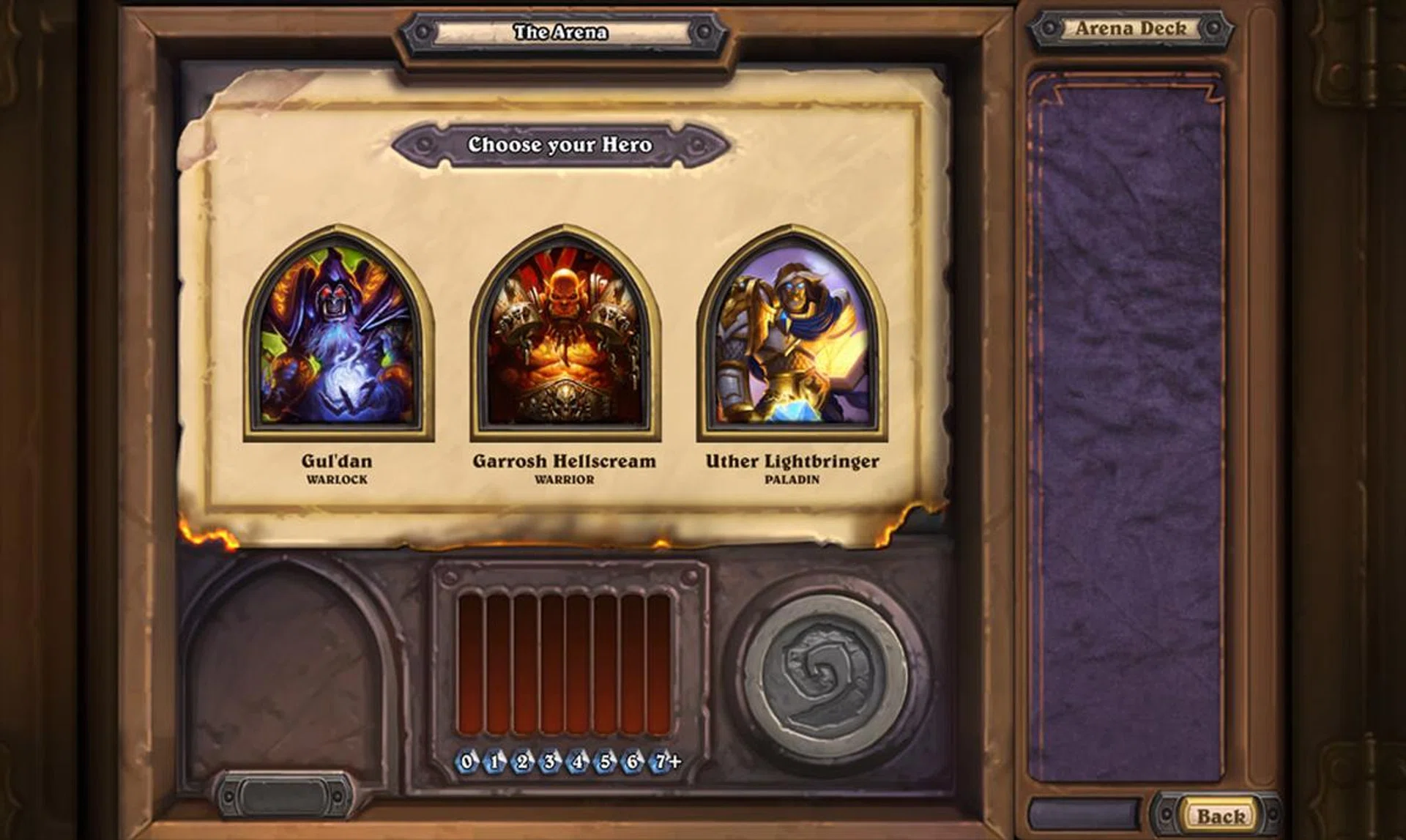Click The Arena title banner

point(560,31)
